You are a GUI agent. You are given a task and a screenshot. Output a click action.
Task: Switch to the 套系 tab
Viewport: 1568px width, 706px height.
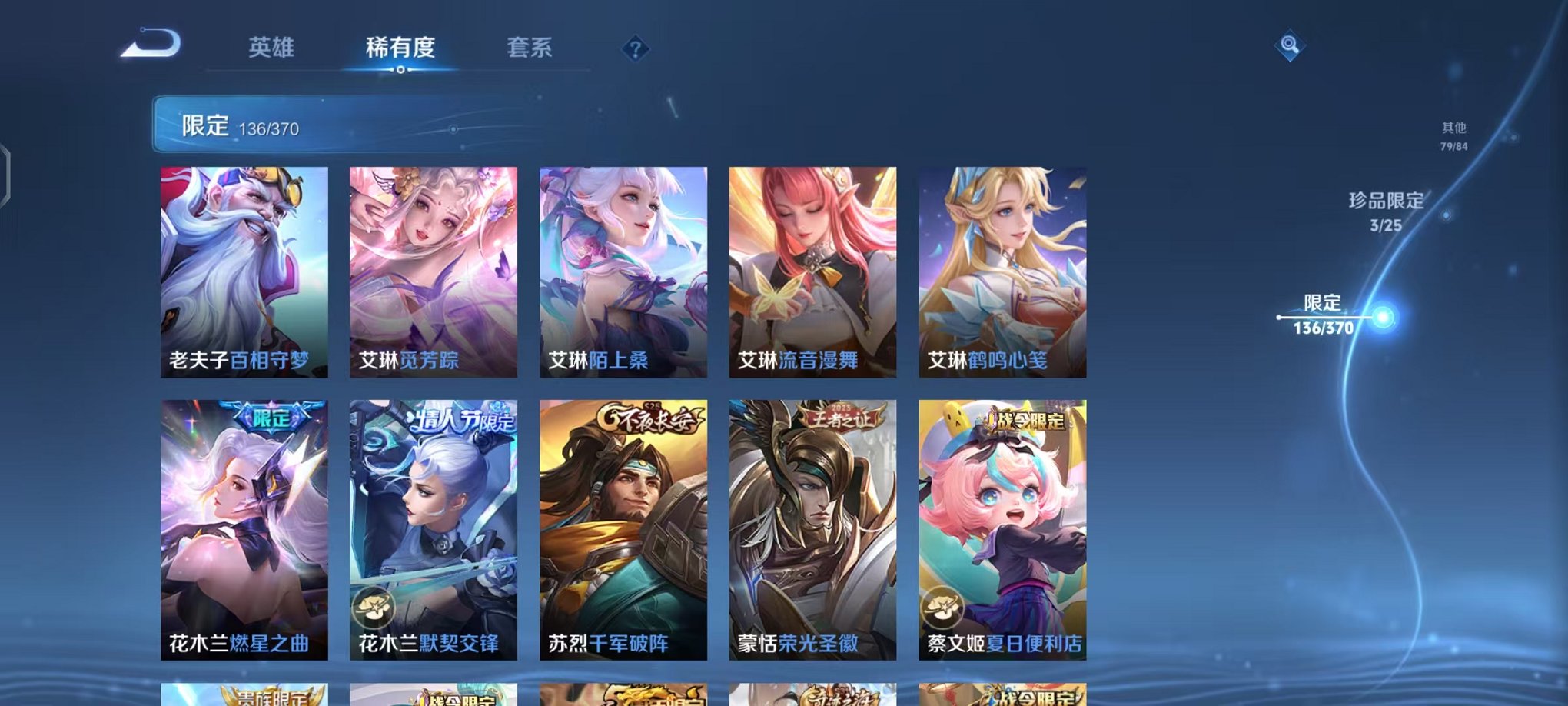[x=530, y=48]
